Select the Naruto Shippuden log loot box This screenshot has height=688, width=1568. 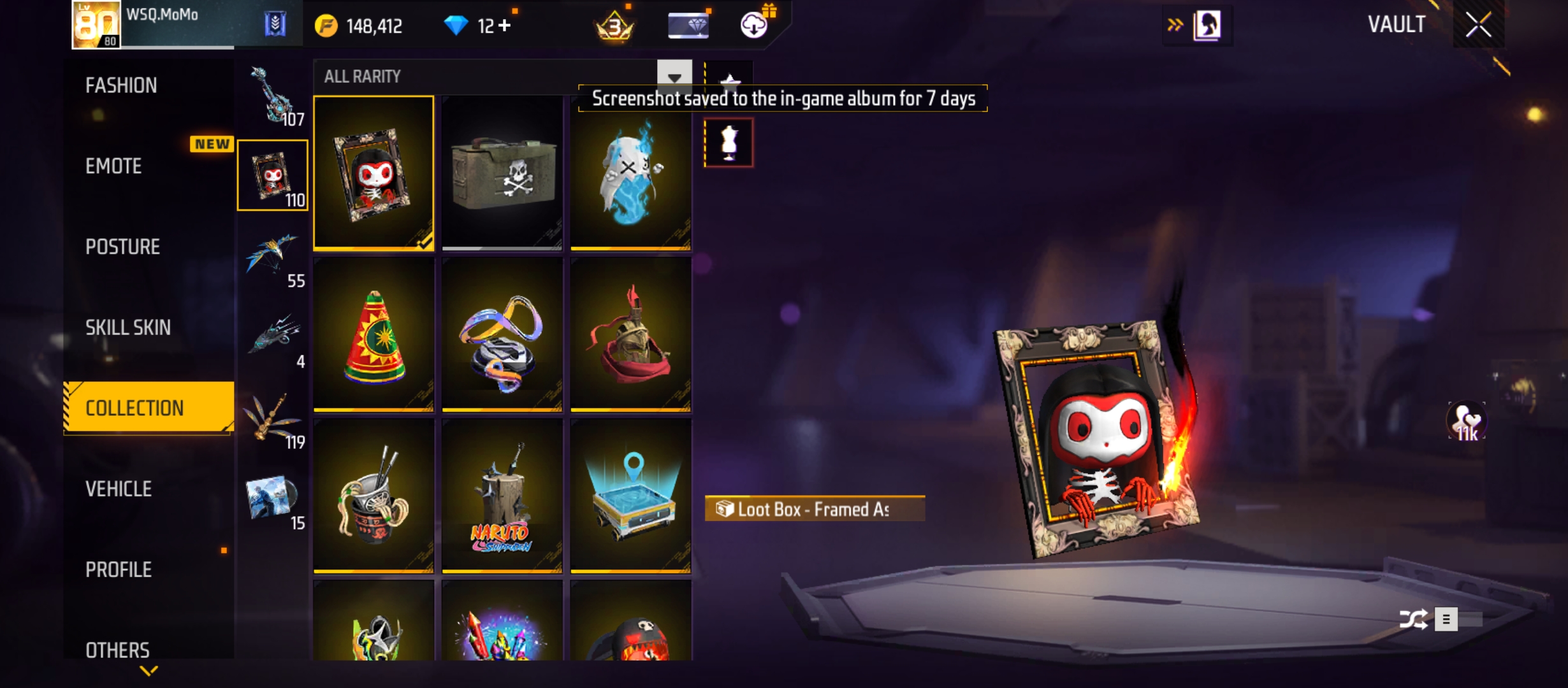point(502,496)
